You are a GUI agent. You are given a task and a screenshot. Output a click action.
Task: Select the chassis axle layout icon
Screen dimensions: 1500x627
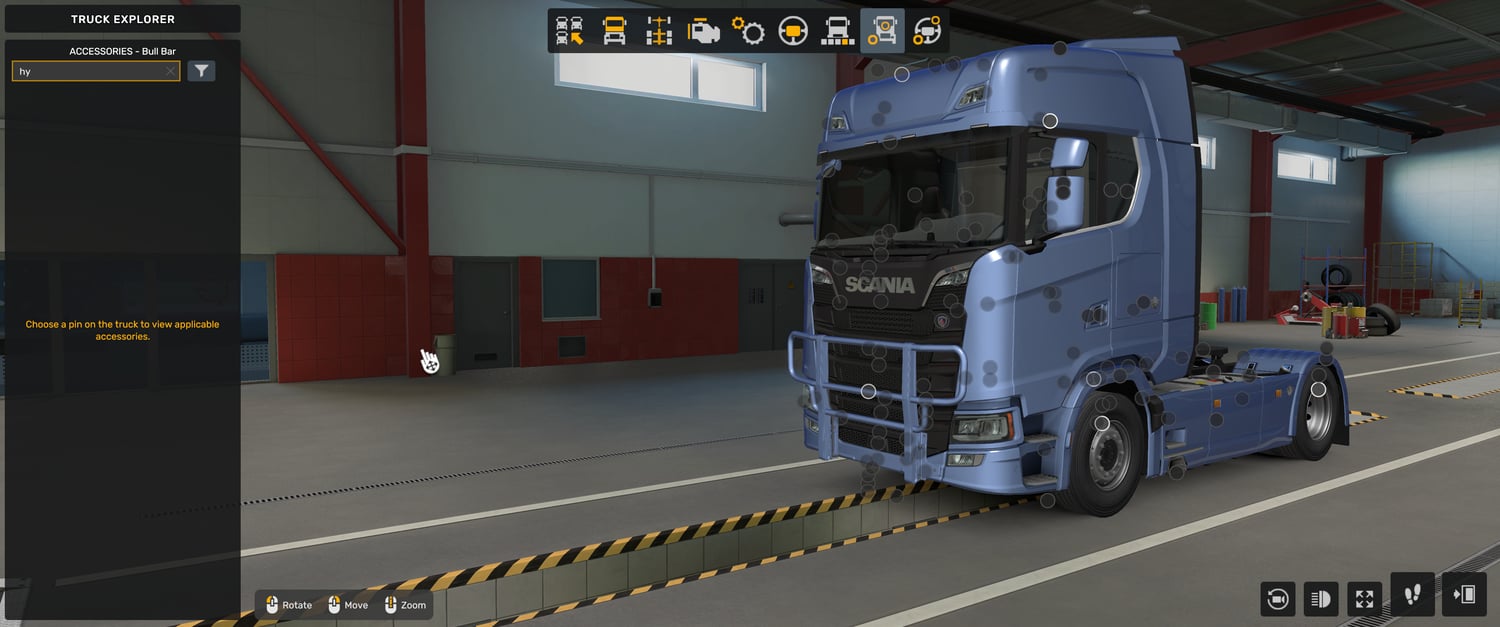pyautogui.click(x=659, y=31)
